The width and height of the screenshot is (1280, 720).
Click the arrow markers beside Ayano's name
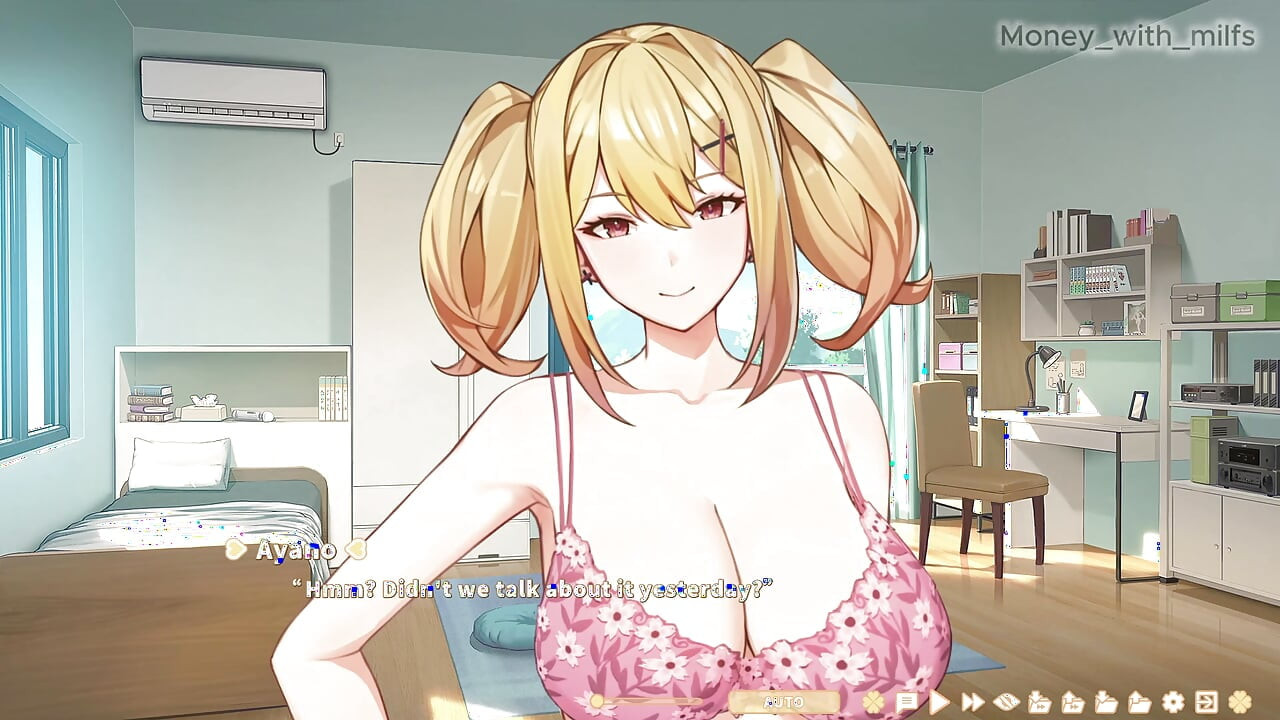tap(234, 549)
